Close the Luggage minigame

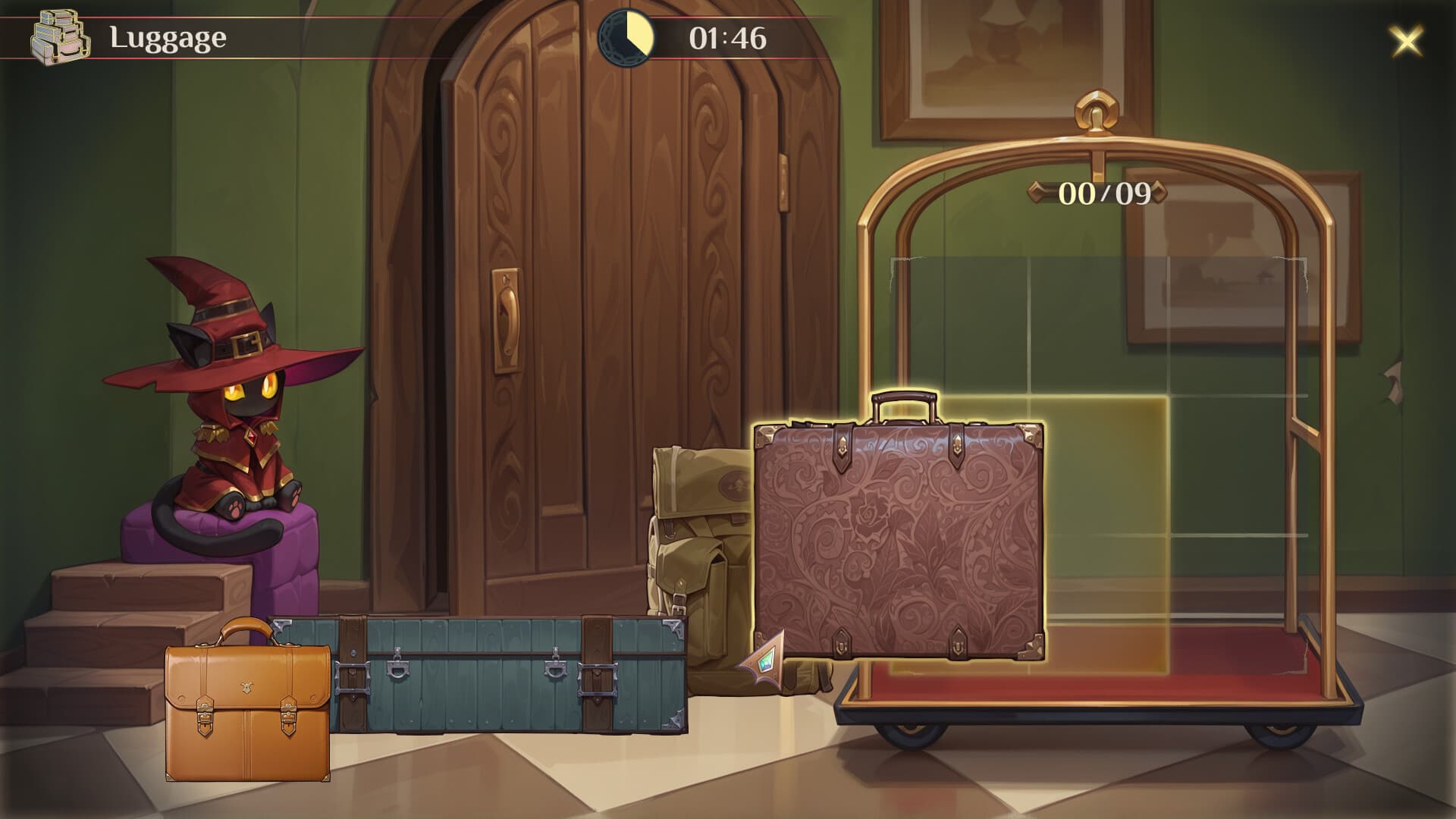point(1406,41)
